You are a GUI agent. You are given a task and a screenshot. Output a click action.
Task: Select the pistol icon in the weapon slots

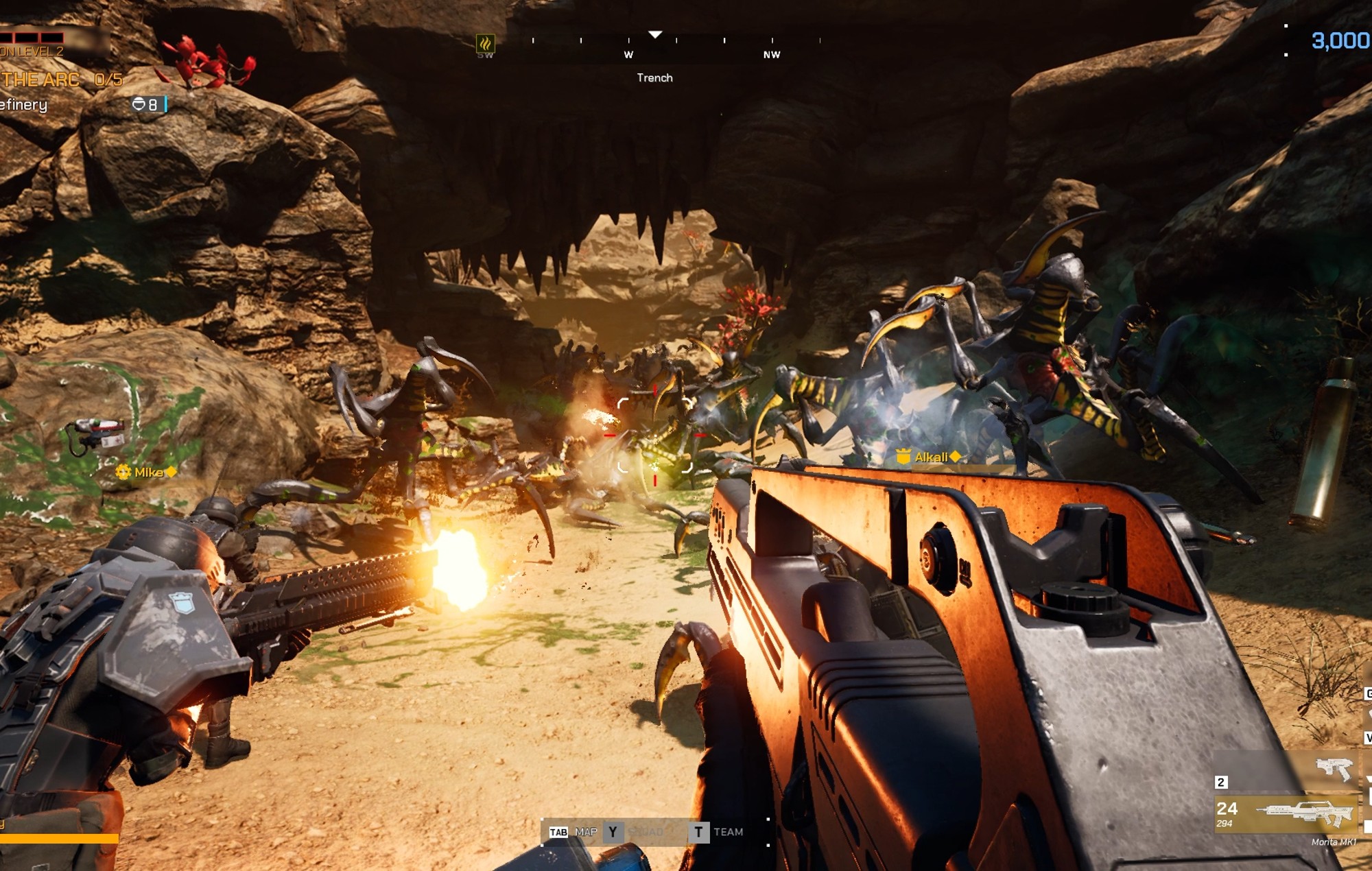tap(1334, 770)
